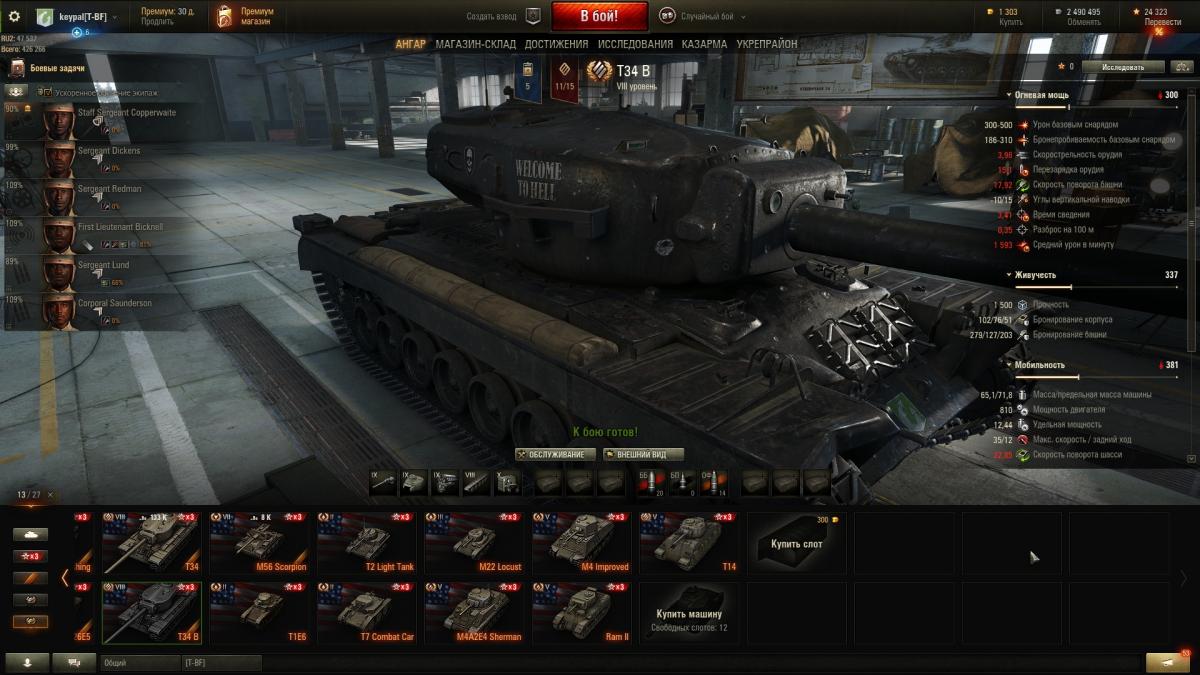Screen dimensions: 1200x675
Task: Open the settings gear menu
Action: pos(14,16)
